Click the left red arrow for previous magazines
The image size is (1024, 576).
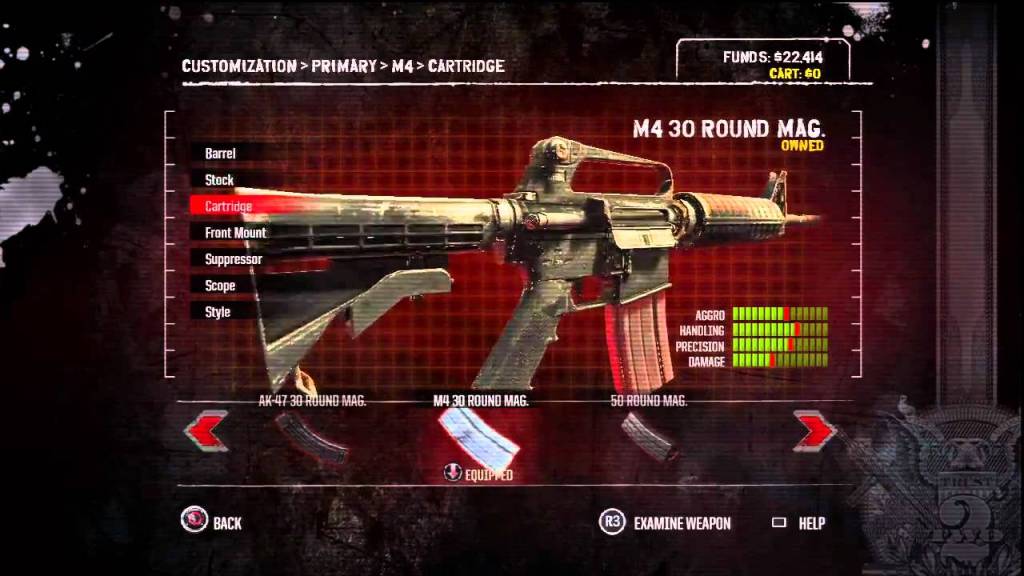pos(206,431)
